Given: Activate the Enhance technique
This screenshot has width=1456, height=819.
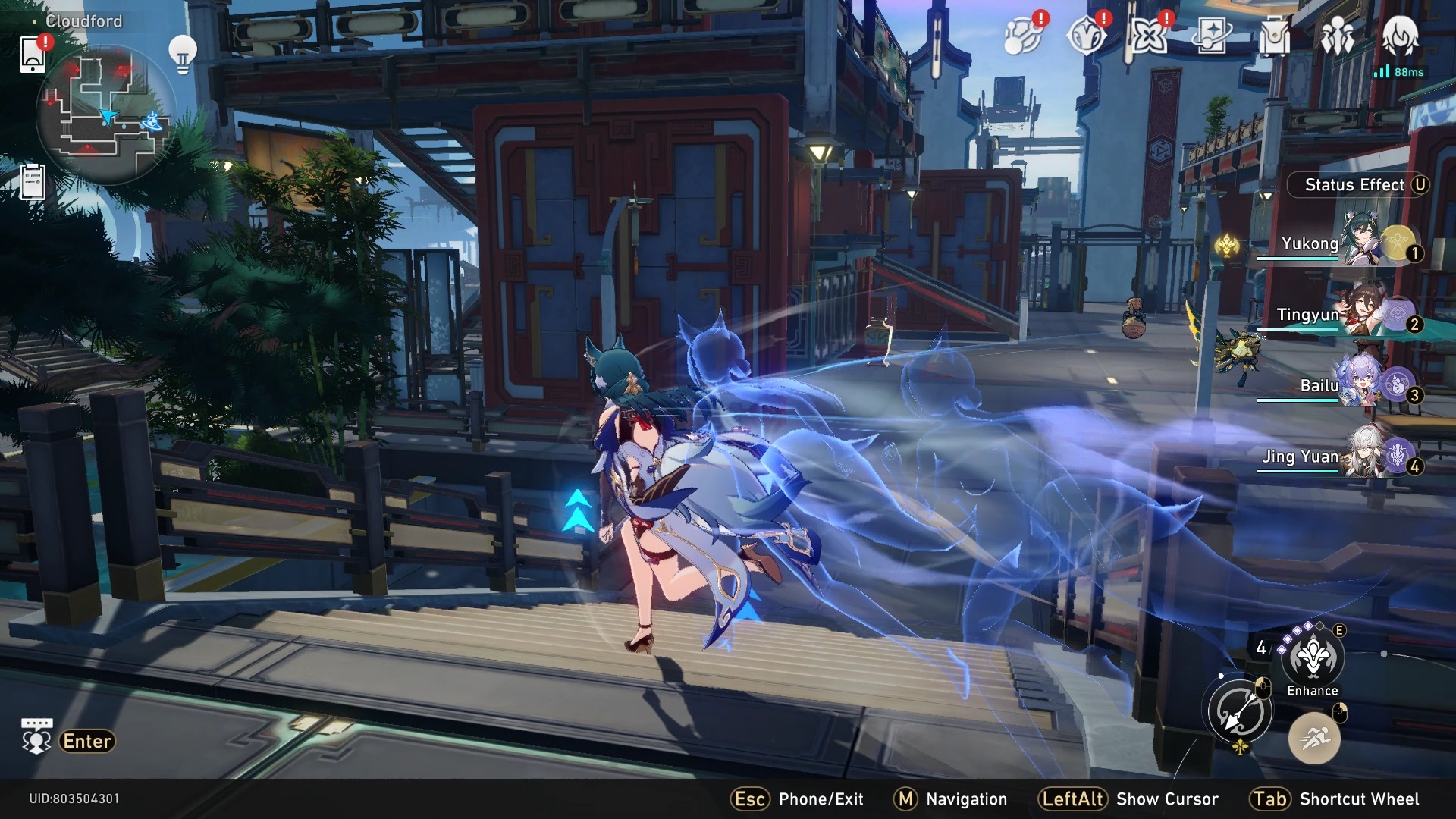Looking at the screenshot, I should coord(1312,658).
